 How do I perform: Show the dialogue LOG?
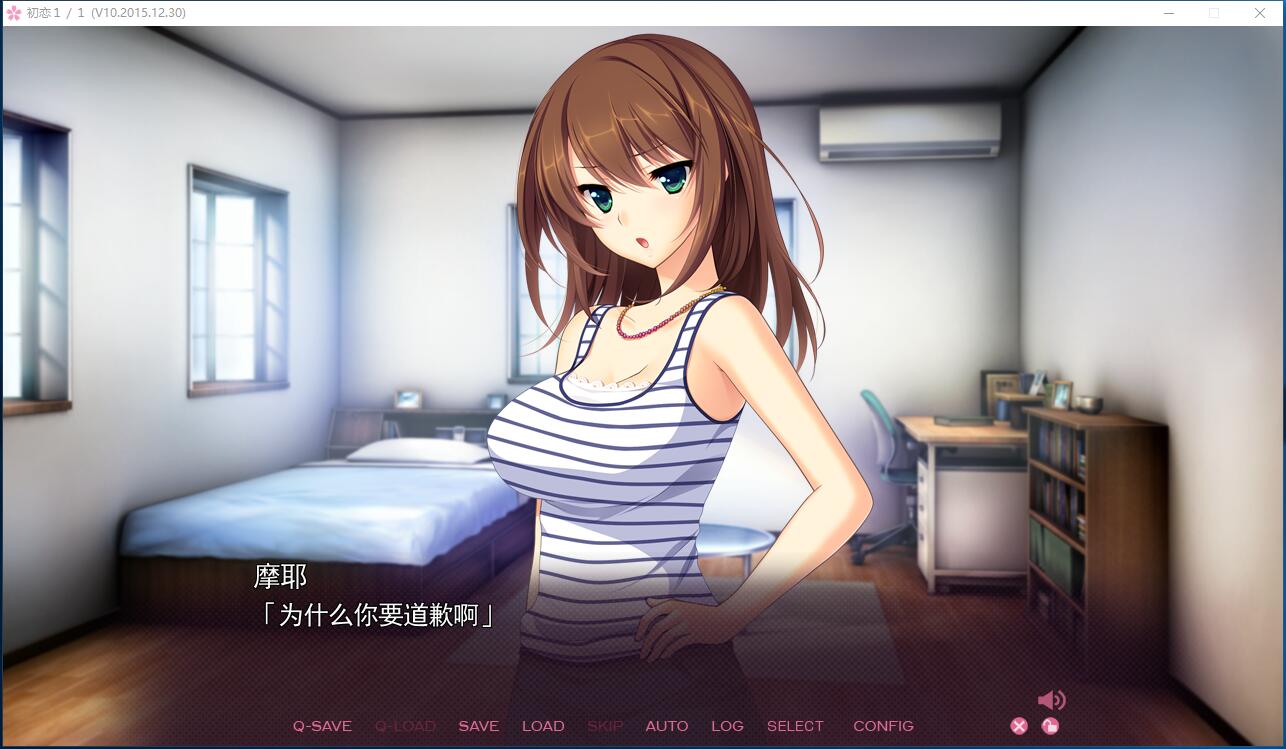point(727,726)
